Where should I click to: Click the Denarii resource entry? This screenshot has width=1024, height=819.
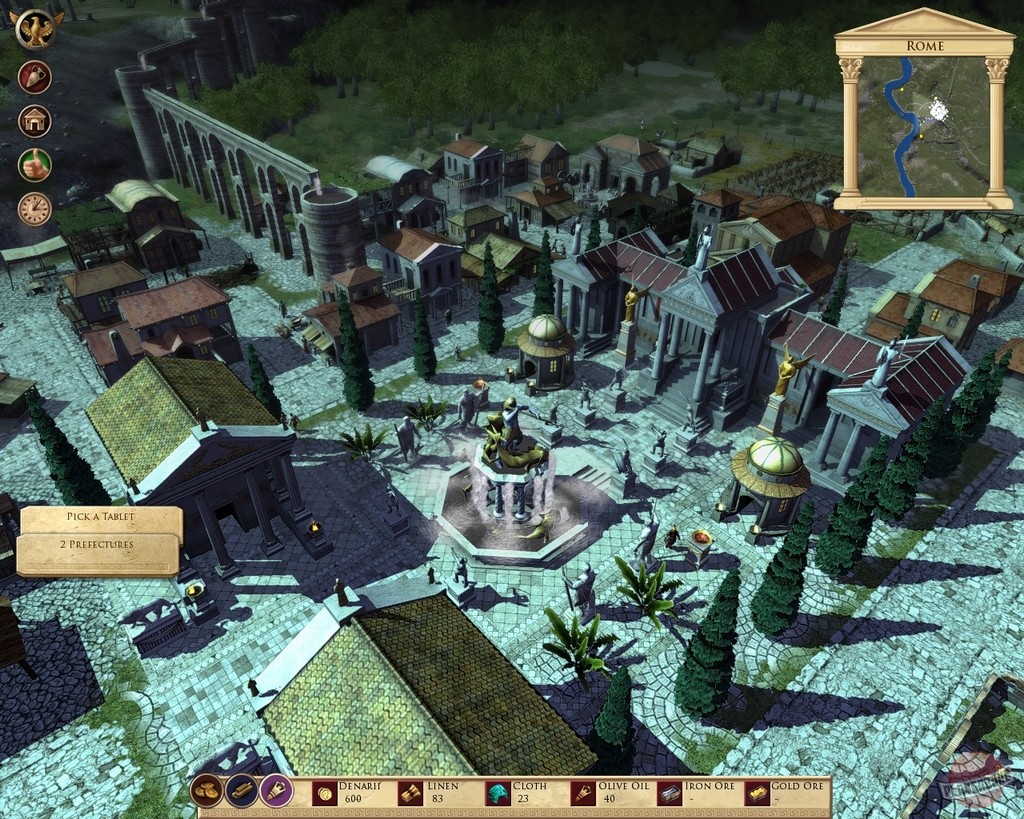click(x=350, y=792)
